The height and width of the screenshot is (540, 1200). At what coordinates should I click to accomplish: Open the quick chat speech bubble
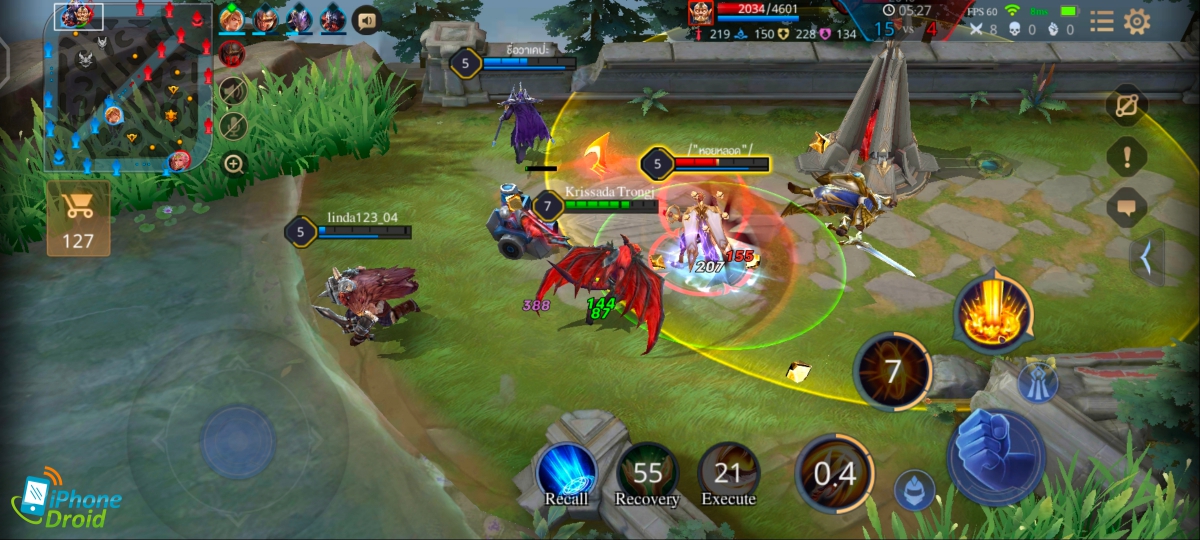tap(1127, 207)
